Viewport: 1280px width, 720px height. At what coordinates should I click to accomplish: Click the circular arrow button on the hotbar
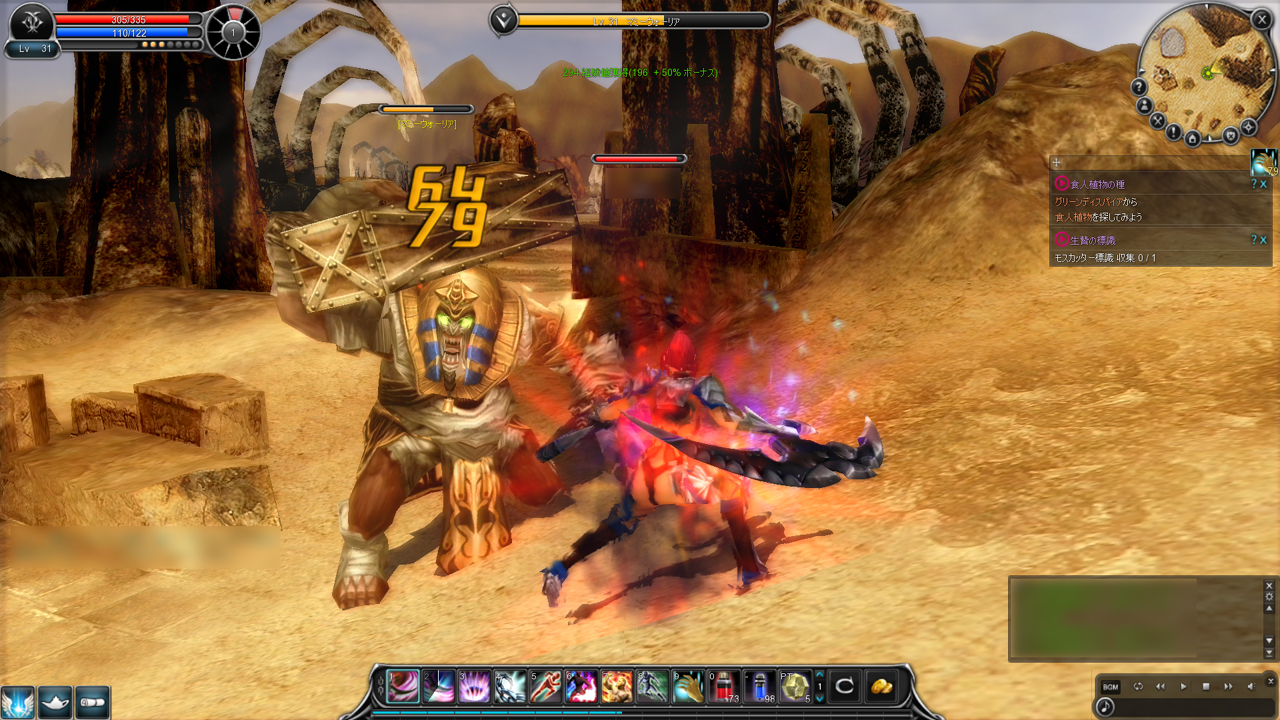(845, 686)
